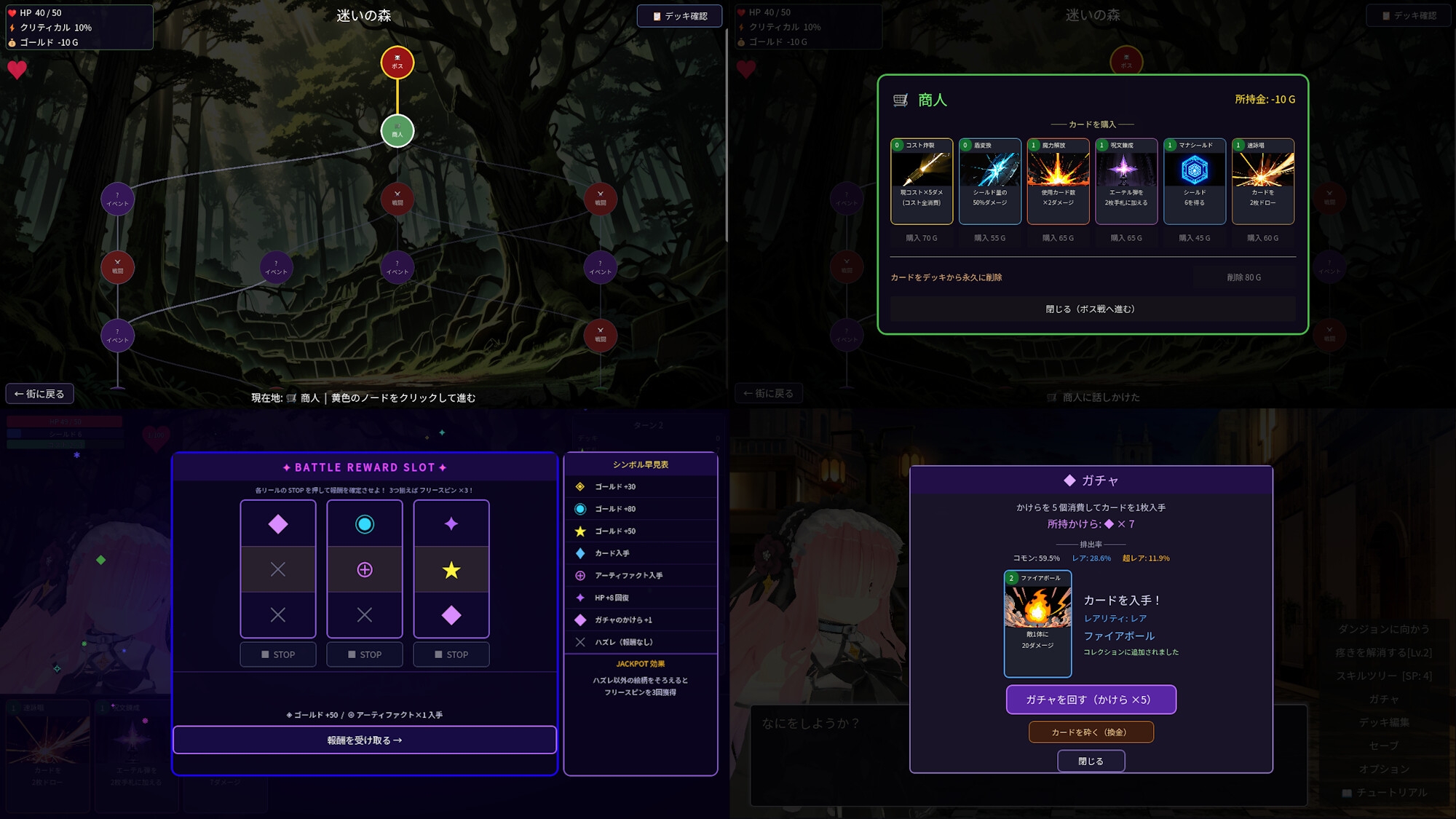
Task: Purchase the 盾変換 card for 55 G
Action: tap(989, 238)
